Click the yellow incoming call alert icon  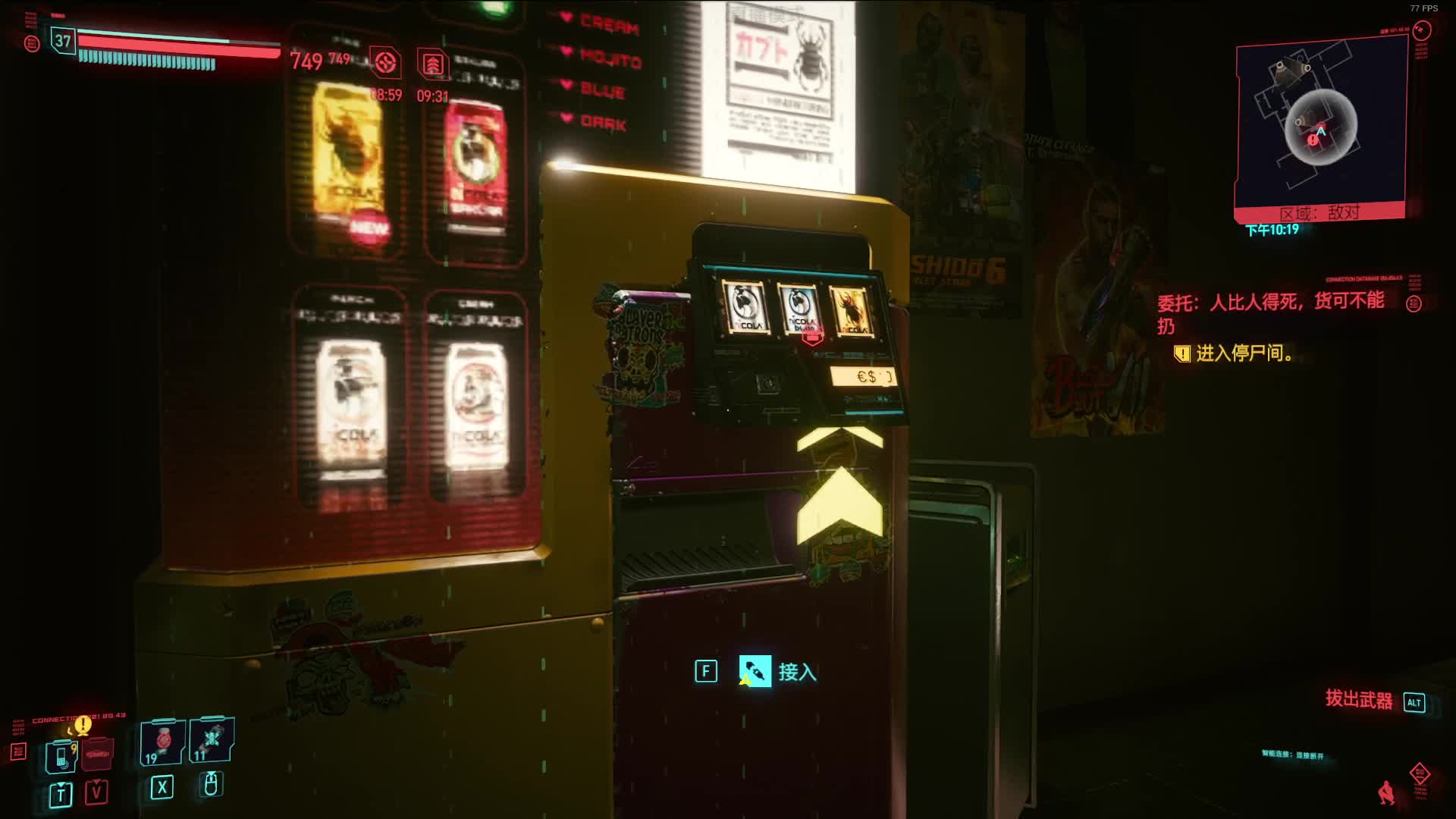coord(83,724)
